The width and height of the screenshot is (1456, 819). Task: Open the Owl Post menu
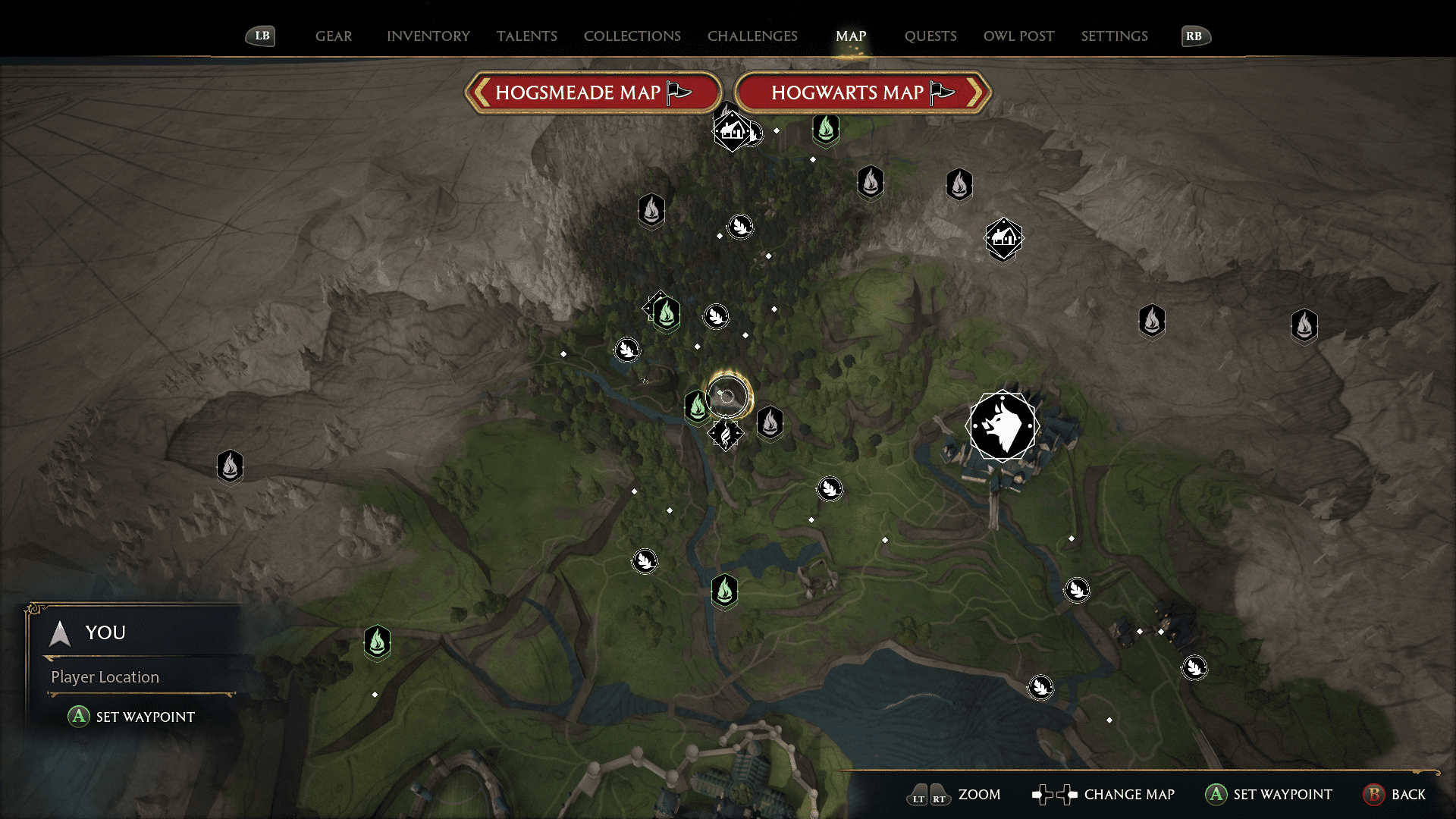[x=1018, y=36]
